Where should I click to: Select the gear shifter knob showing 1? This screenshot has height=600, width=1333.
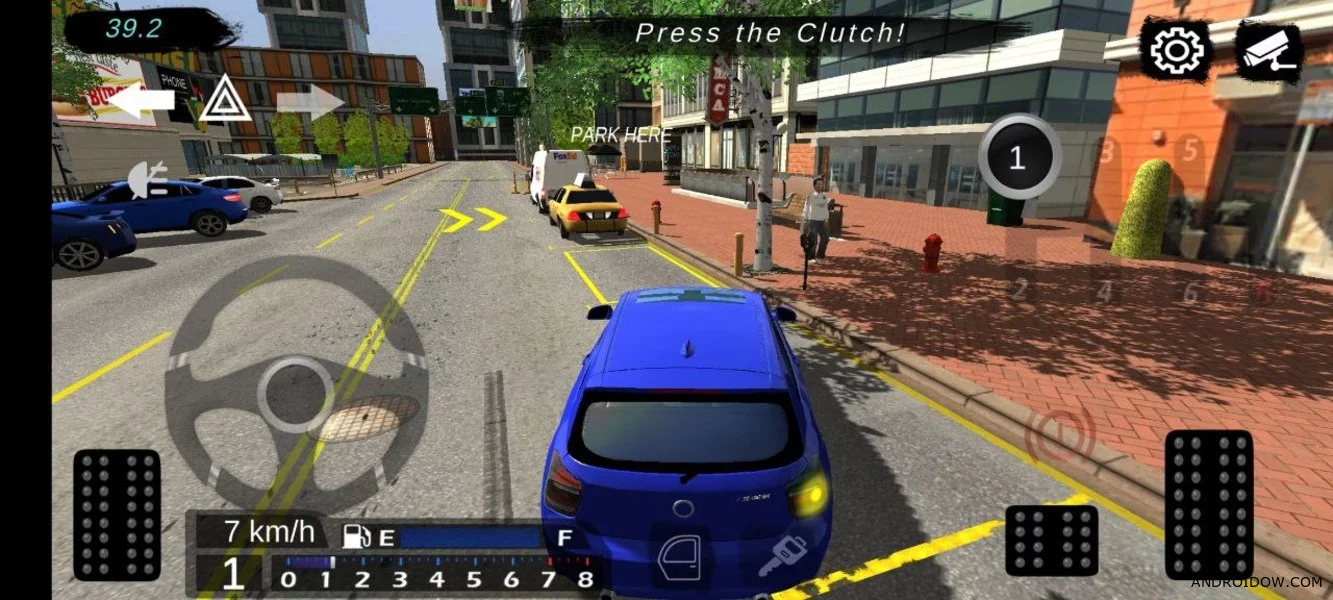tap(1019, 157)
